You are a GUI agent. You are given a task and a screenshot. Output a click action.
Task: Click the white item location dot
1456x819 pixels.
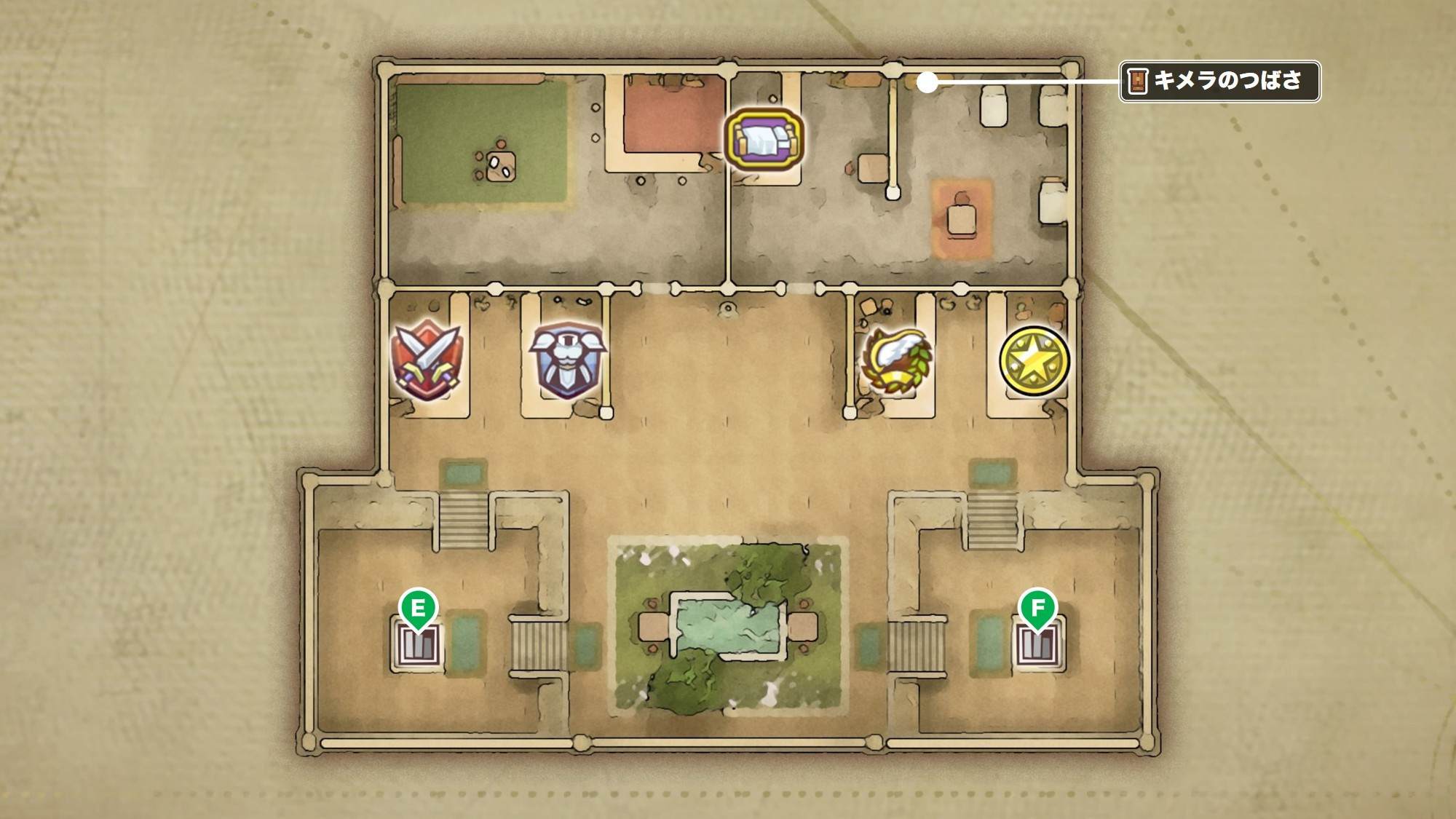click(927, 83)
